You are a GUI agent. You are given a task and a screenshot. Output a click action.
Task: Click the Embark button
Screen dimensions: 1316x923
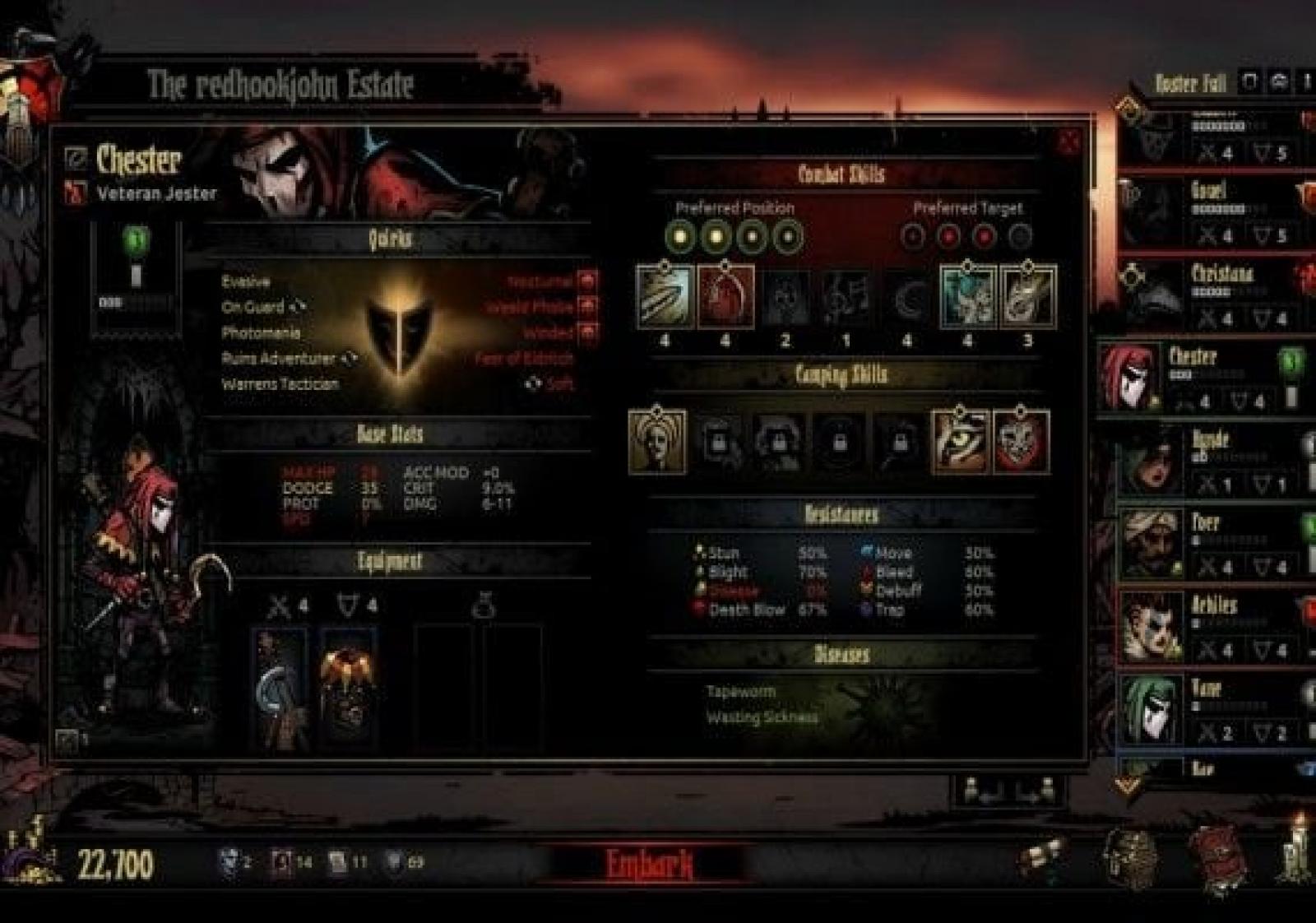[649, 865]
